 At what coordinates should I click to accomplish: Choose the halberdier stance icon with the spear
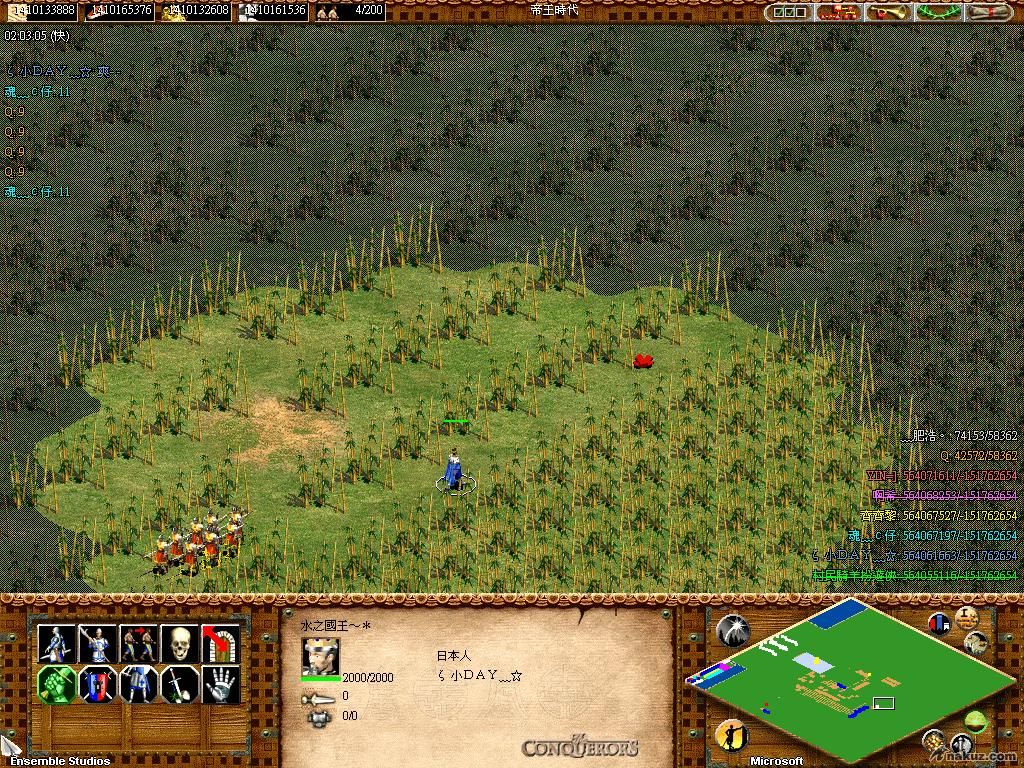point(98,644)
